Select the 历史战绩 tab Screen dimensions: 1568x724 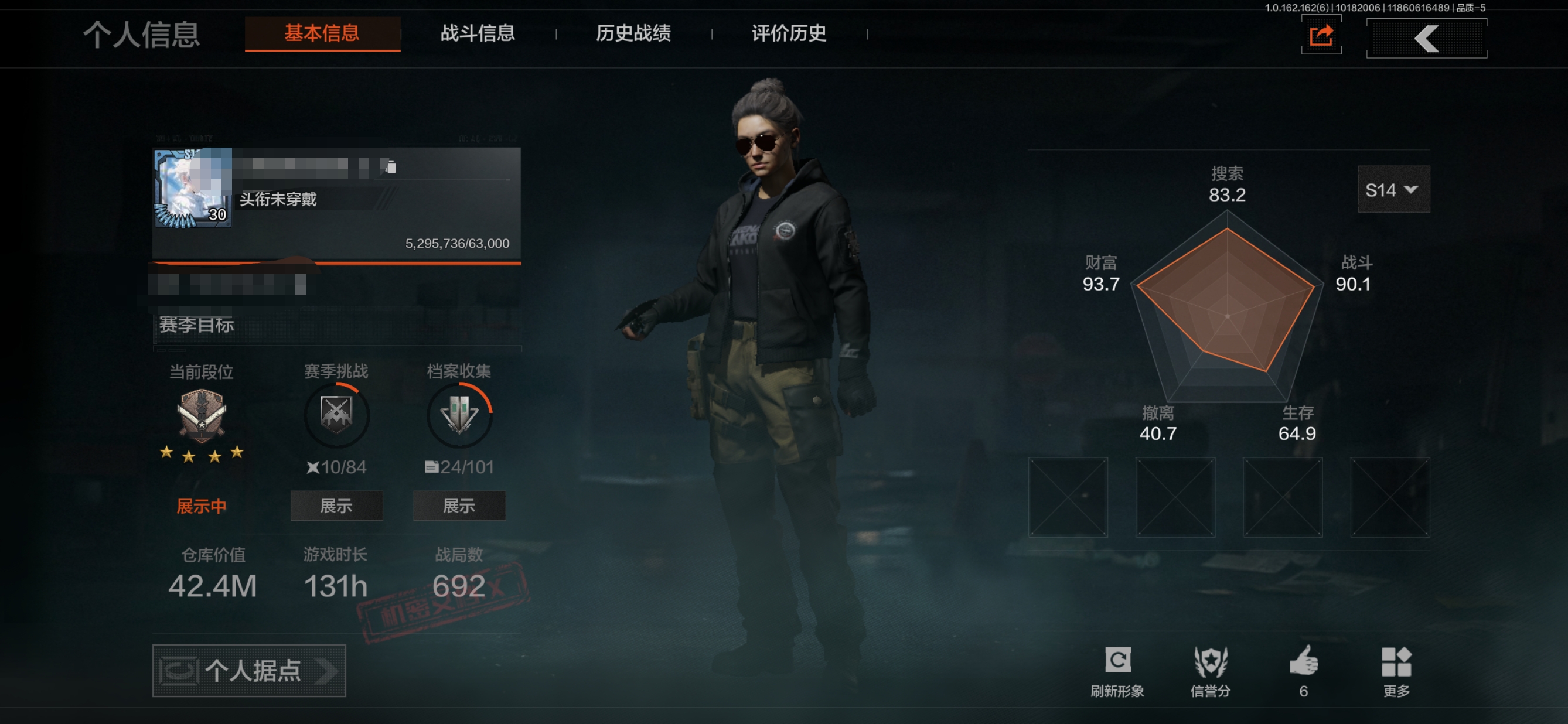[633, 33]
